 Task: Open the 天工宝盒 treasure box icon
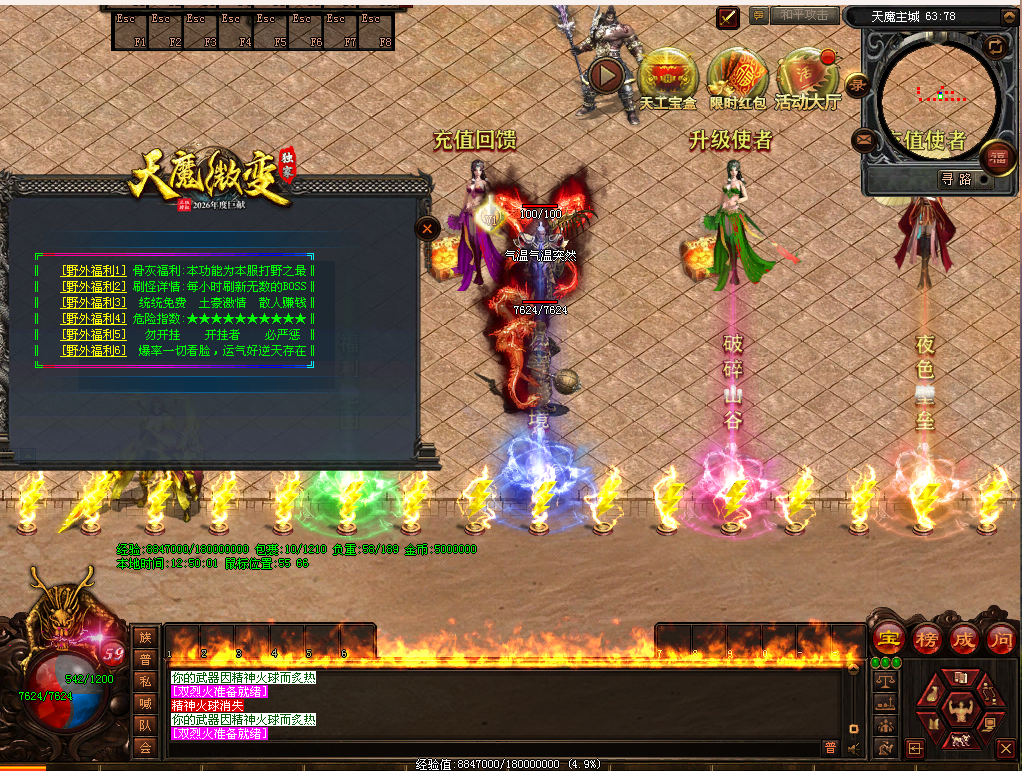668,74
